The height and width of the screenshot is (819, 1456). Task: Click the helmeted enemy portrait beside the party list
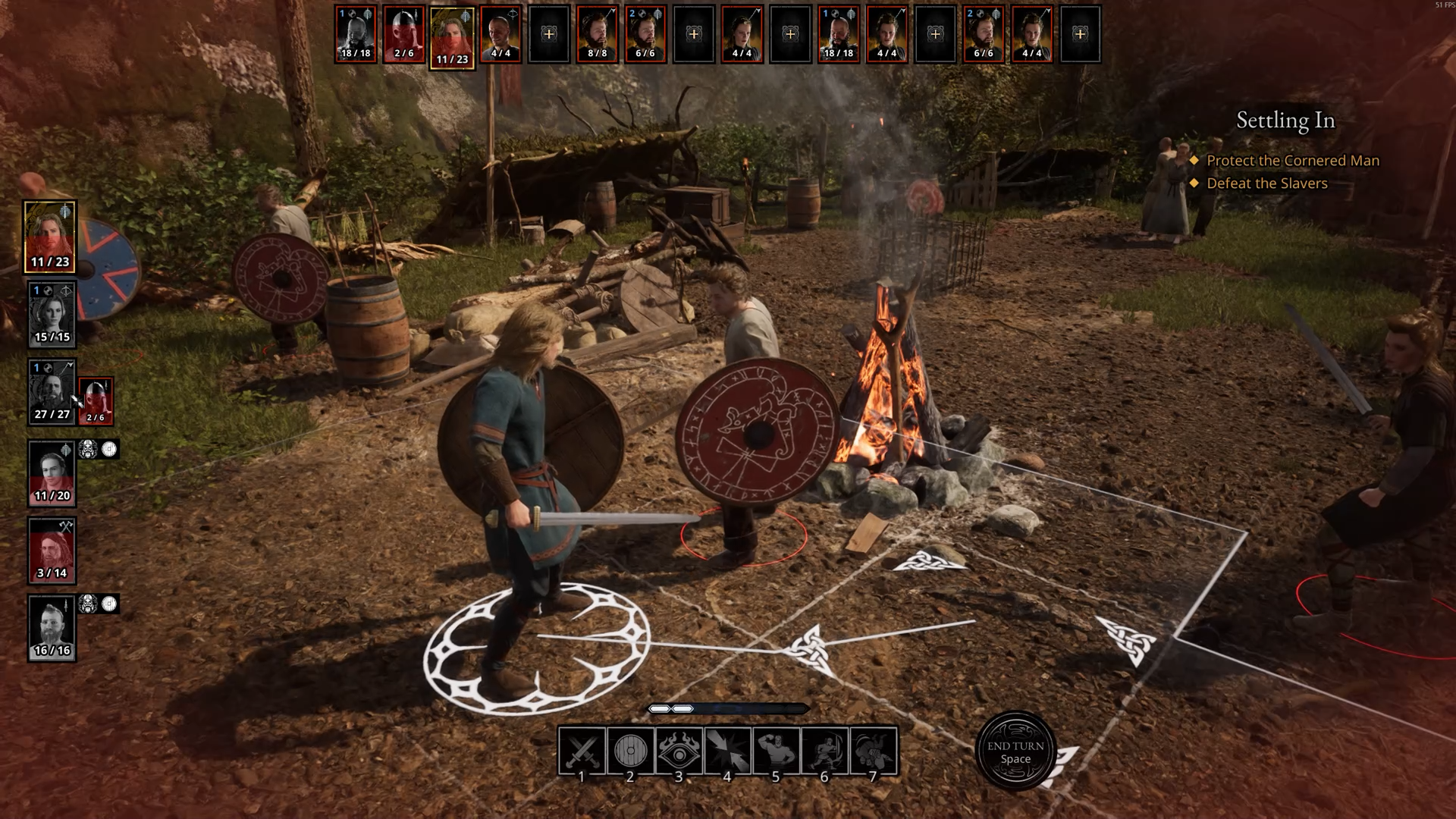(x=96, y=400)
